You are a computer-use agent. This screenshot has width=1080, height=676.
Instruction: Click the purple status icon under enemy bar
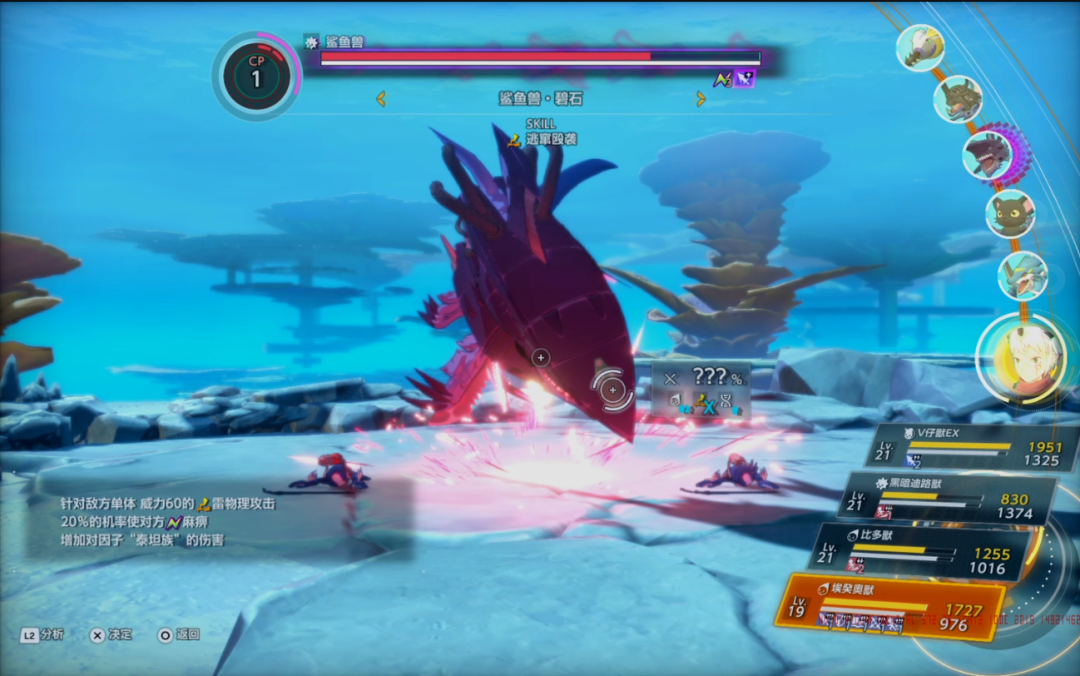click(x=743, y=79)
